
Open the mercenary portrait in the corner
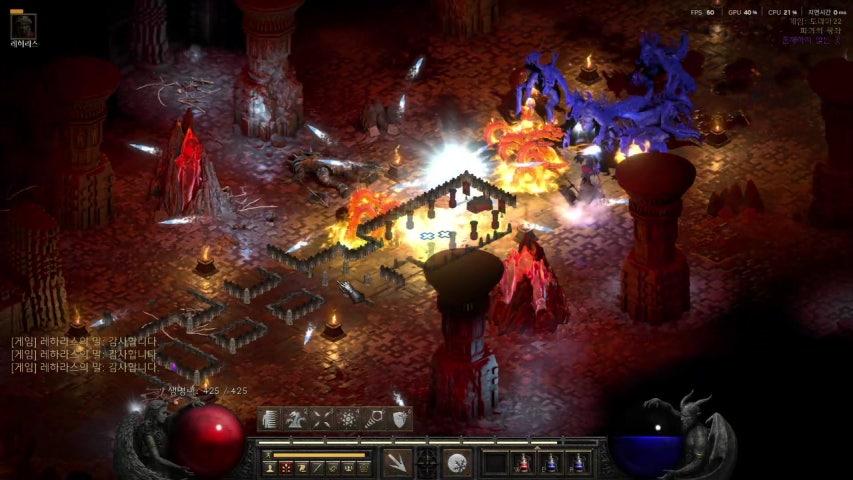coord(22,26)
